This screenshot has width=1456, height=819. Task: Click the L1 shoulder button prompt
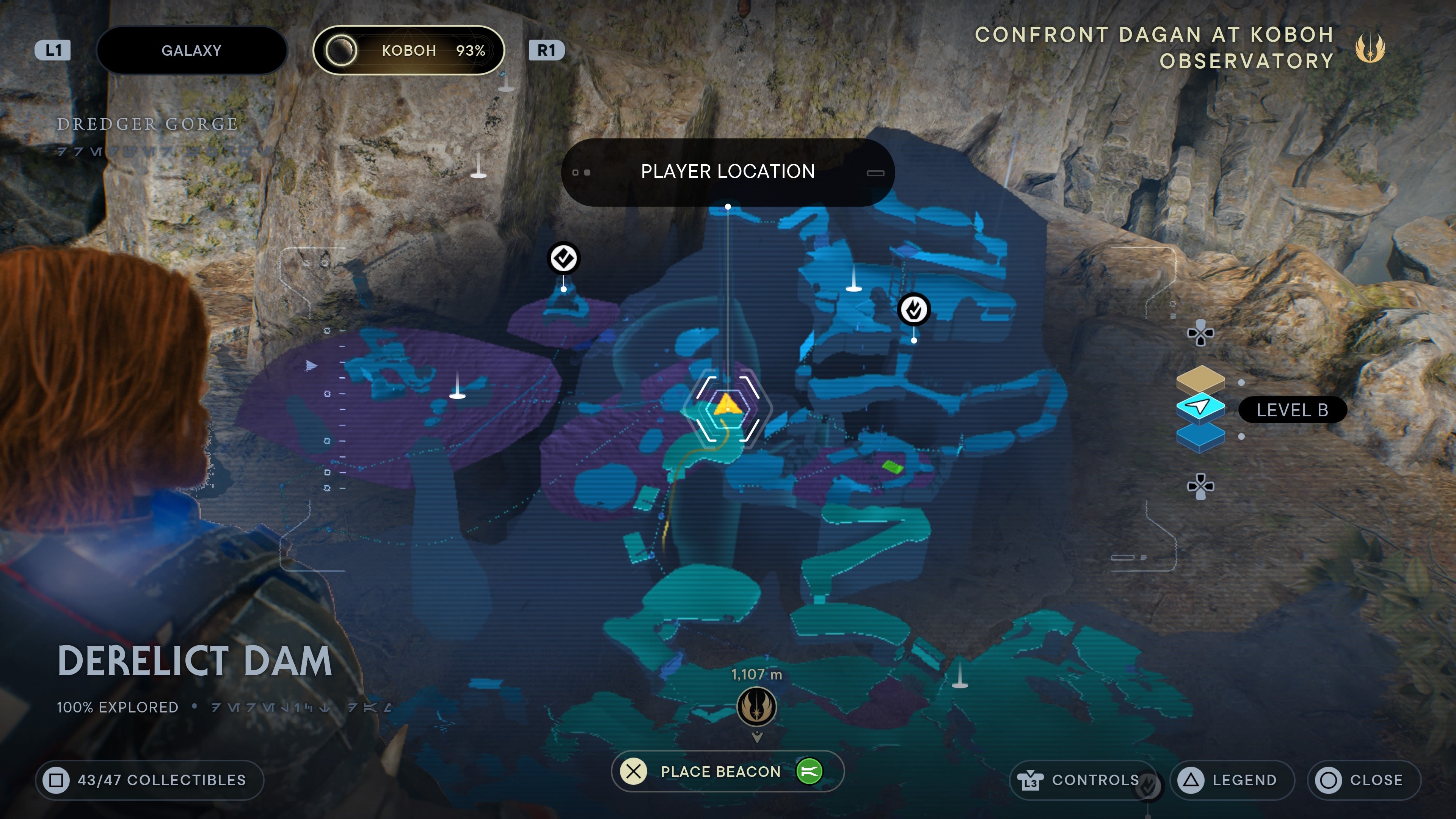[53, 50]
